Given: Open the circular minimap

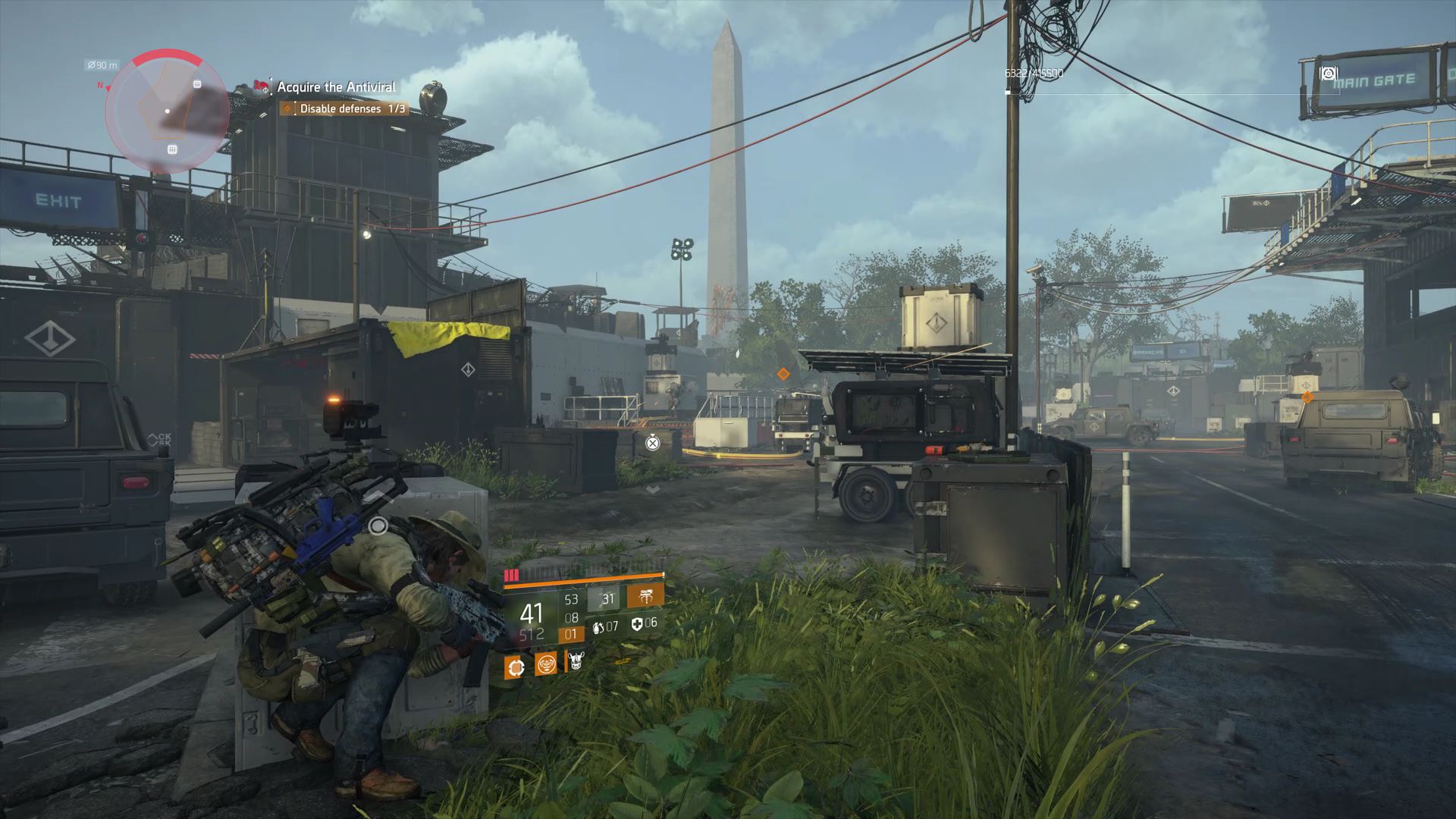Looking at the screenshot, I should pos(167,111).
